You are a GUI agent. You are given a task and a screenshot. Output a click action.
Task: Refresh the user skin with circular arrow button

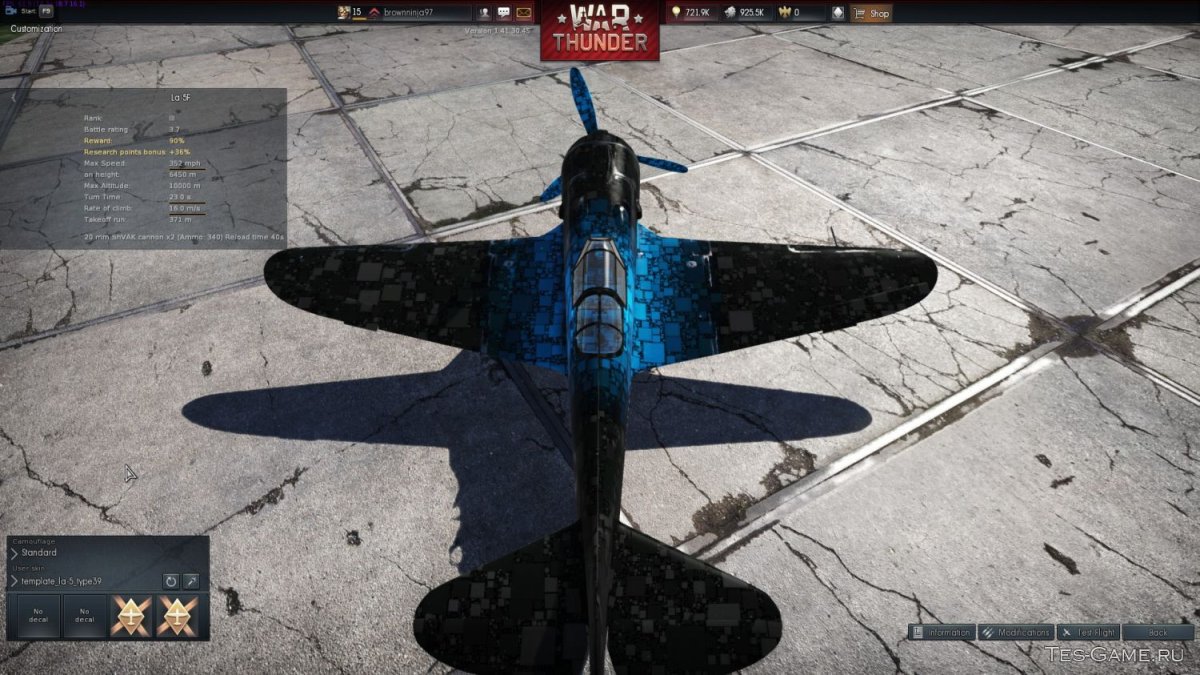tap(171, 581)
